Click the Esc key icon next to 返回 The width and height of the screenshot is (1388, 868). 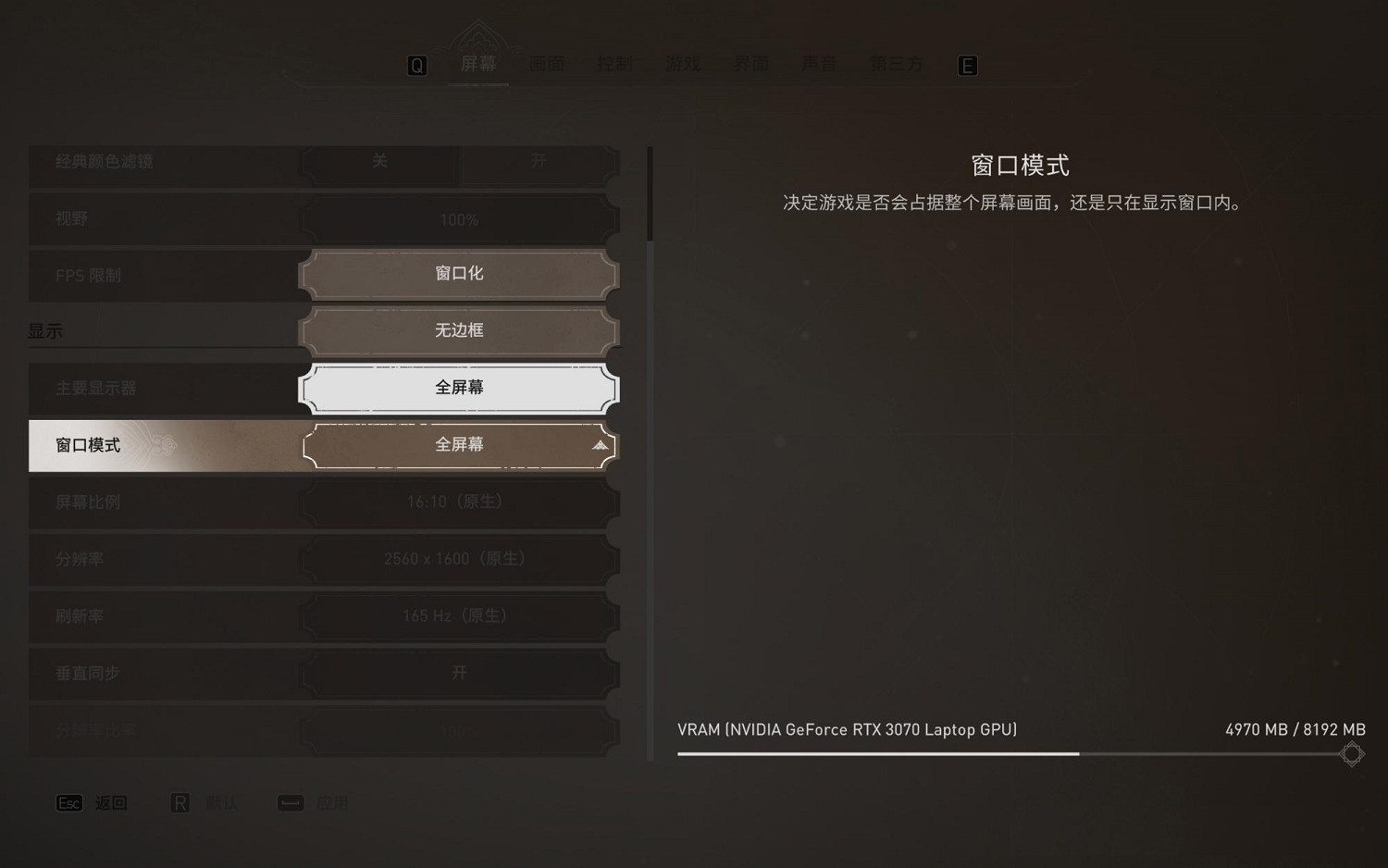coord(68,802)
